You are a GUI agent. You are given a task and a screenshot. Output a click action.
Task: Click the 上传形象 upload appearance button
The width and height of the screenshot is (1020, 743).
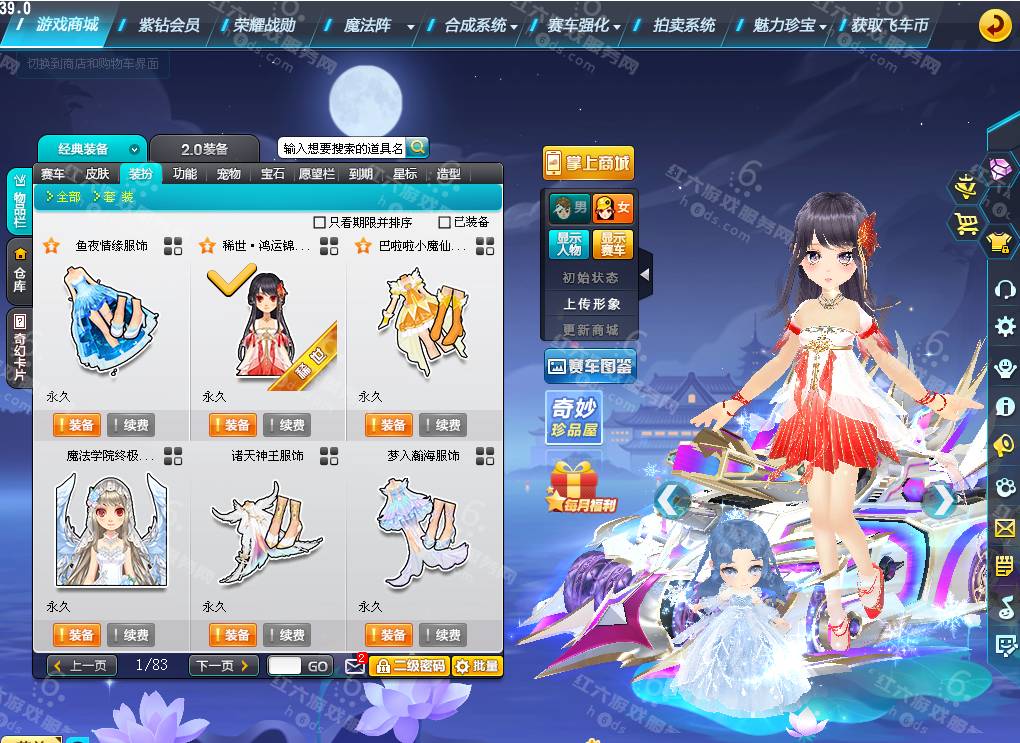coord(591,304)
